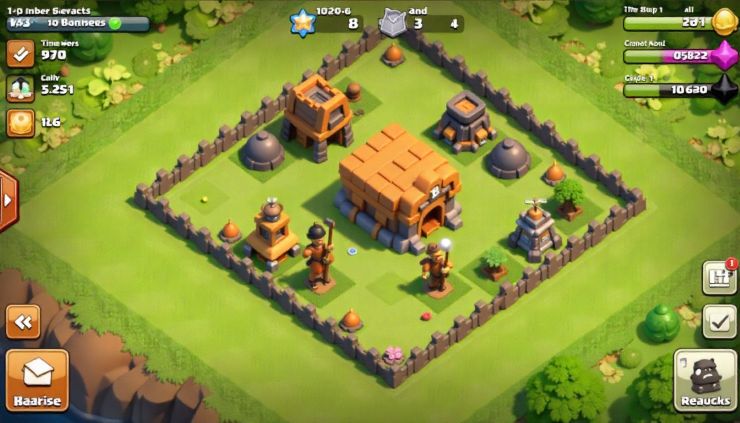Image resolution: width=740 pixels, height=423 pixels.
Task: Click the blue star level badge
Action: pos(301,22)
